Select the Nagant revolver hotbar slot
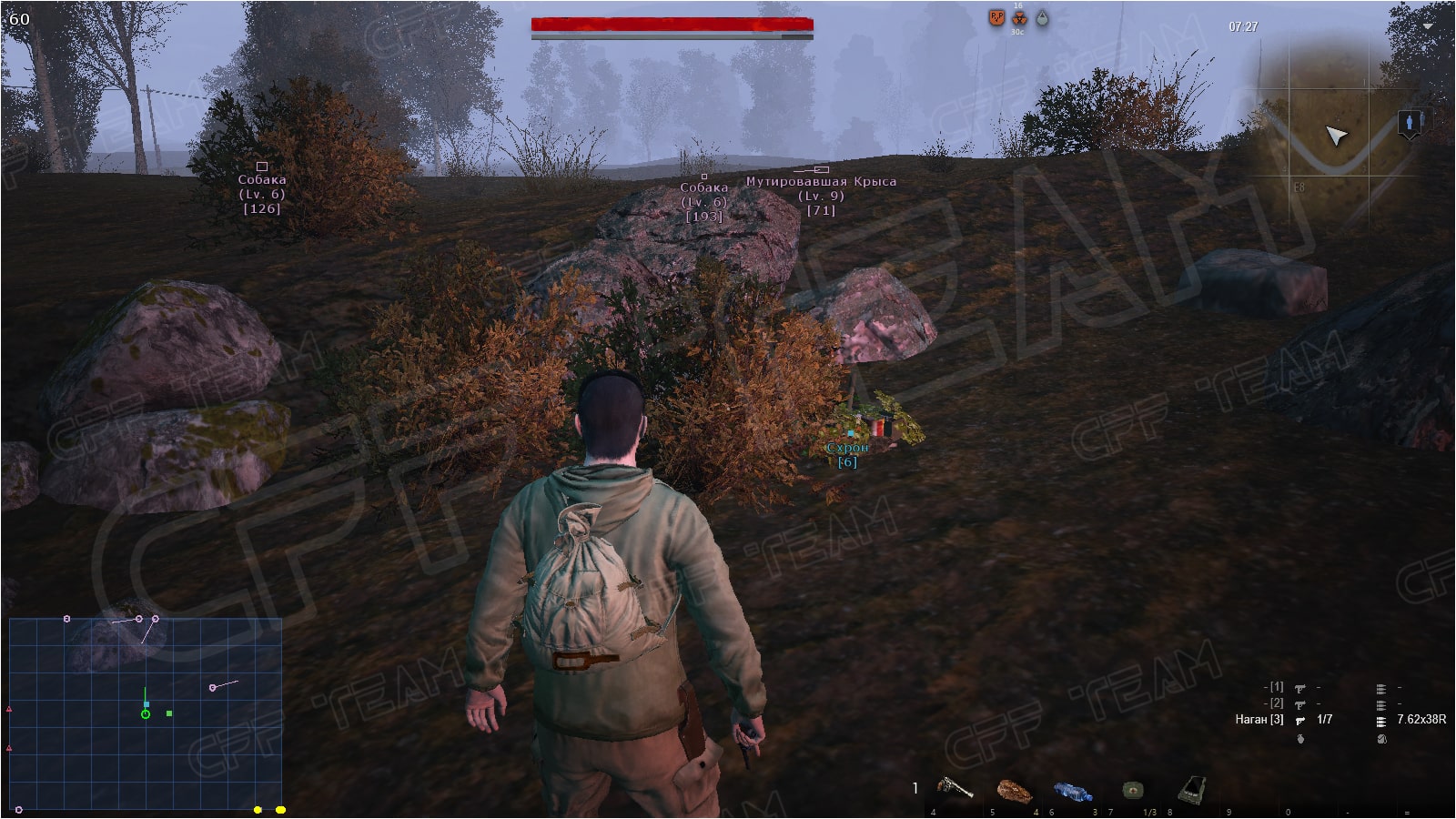Image resolution: width=1456 pixels, height=819 pixels. 955,788
